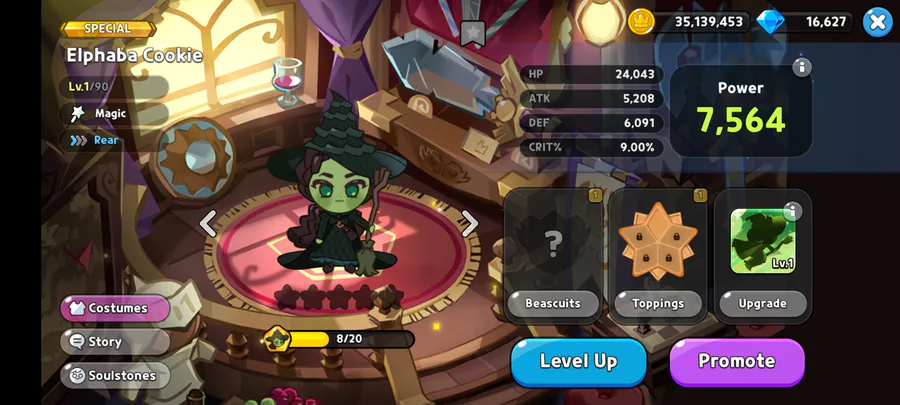Open the Costumes menu
This screenshot has height=405, width=900.
click(x=115, y=308)
